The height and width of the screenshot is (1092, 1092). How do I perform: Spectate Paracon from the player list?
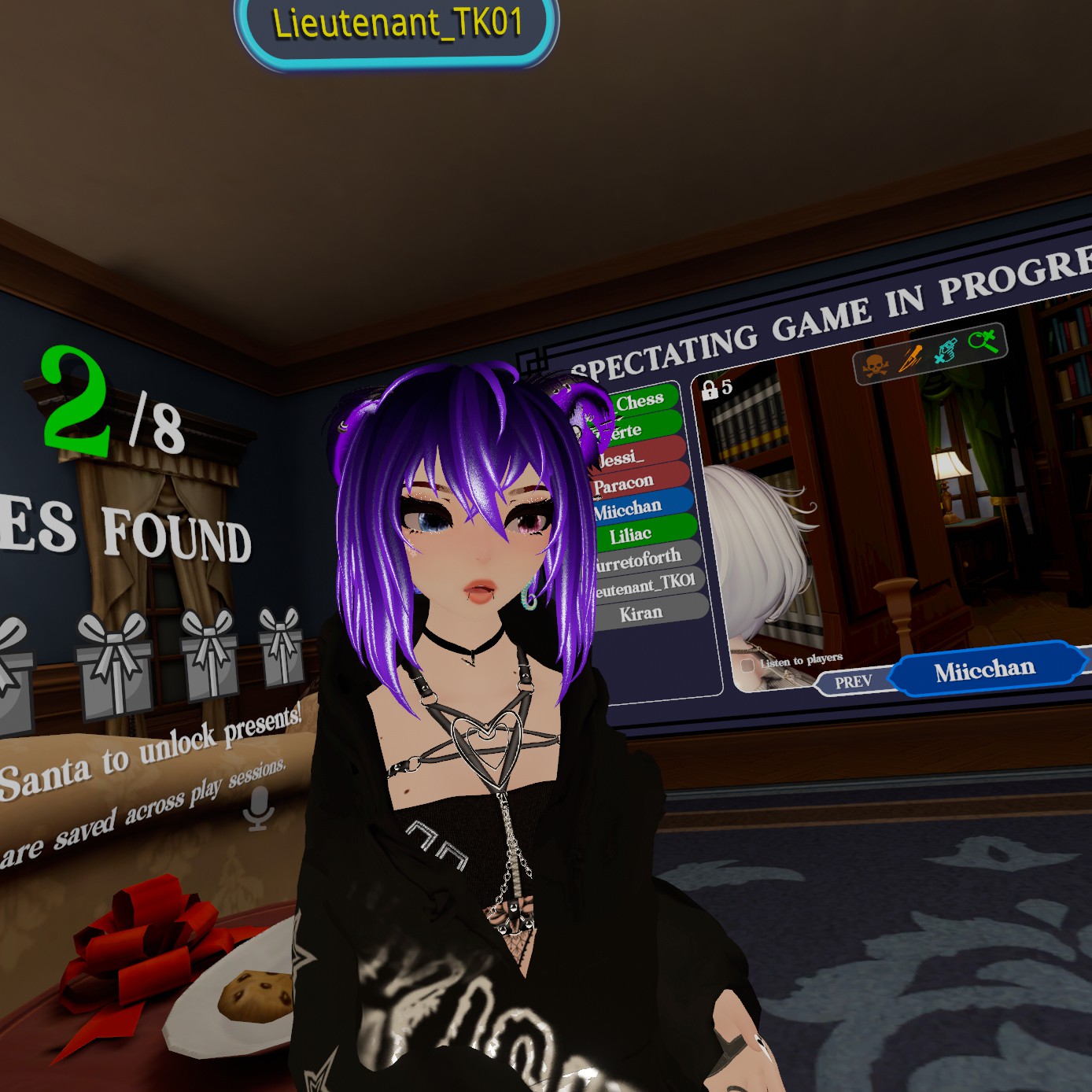(639, 483)
